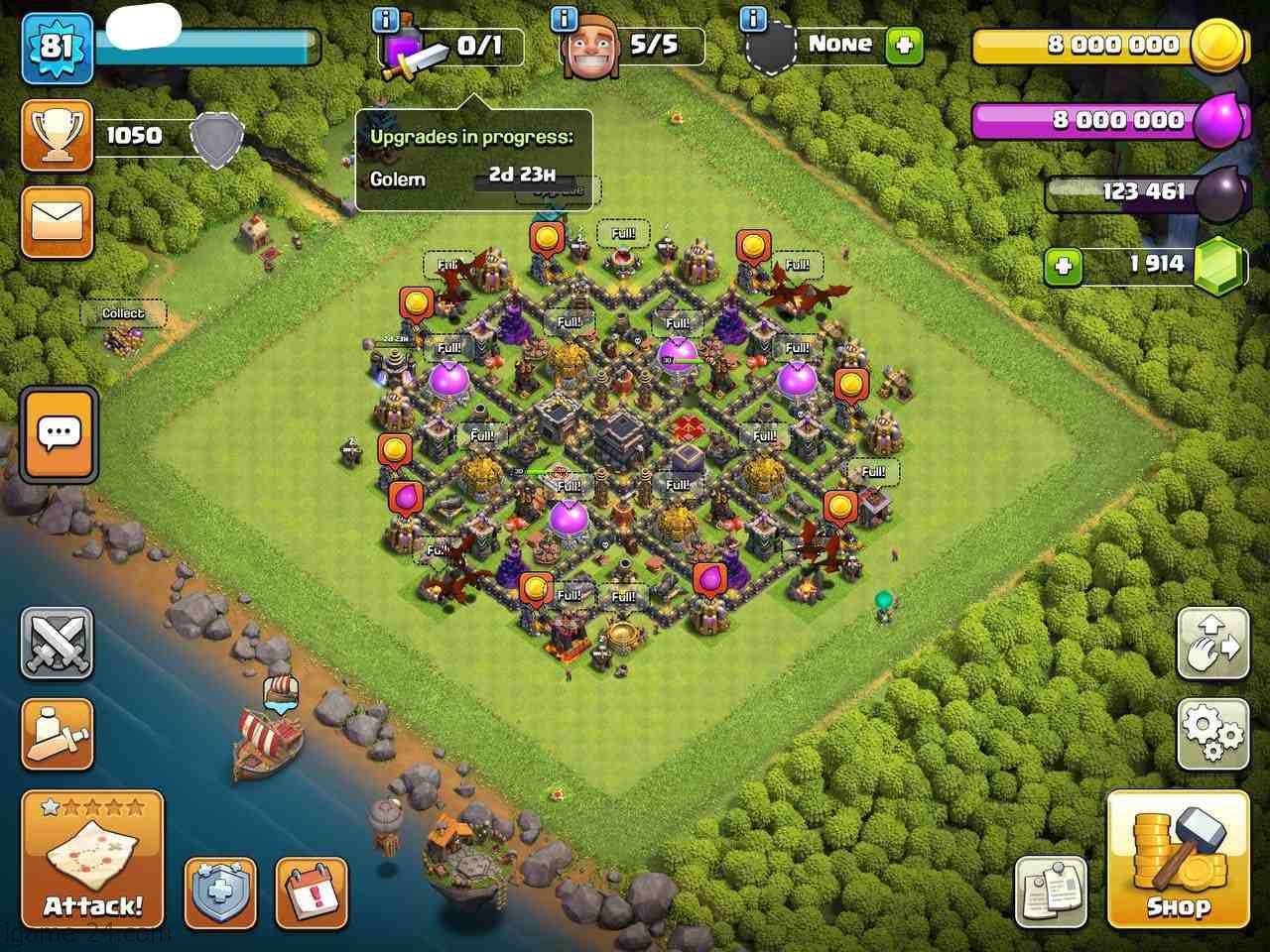Open the Settings gears
This screenshot has height=952, width=1270.
click(1212, 735)
